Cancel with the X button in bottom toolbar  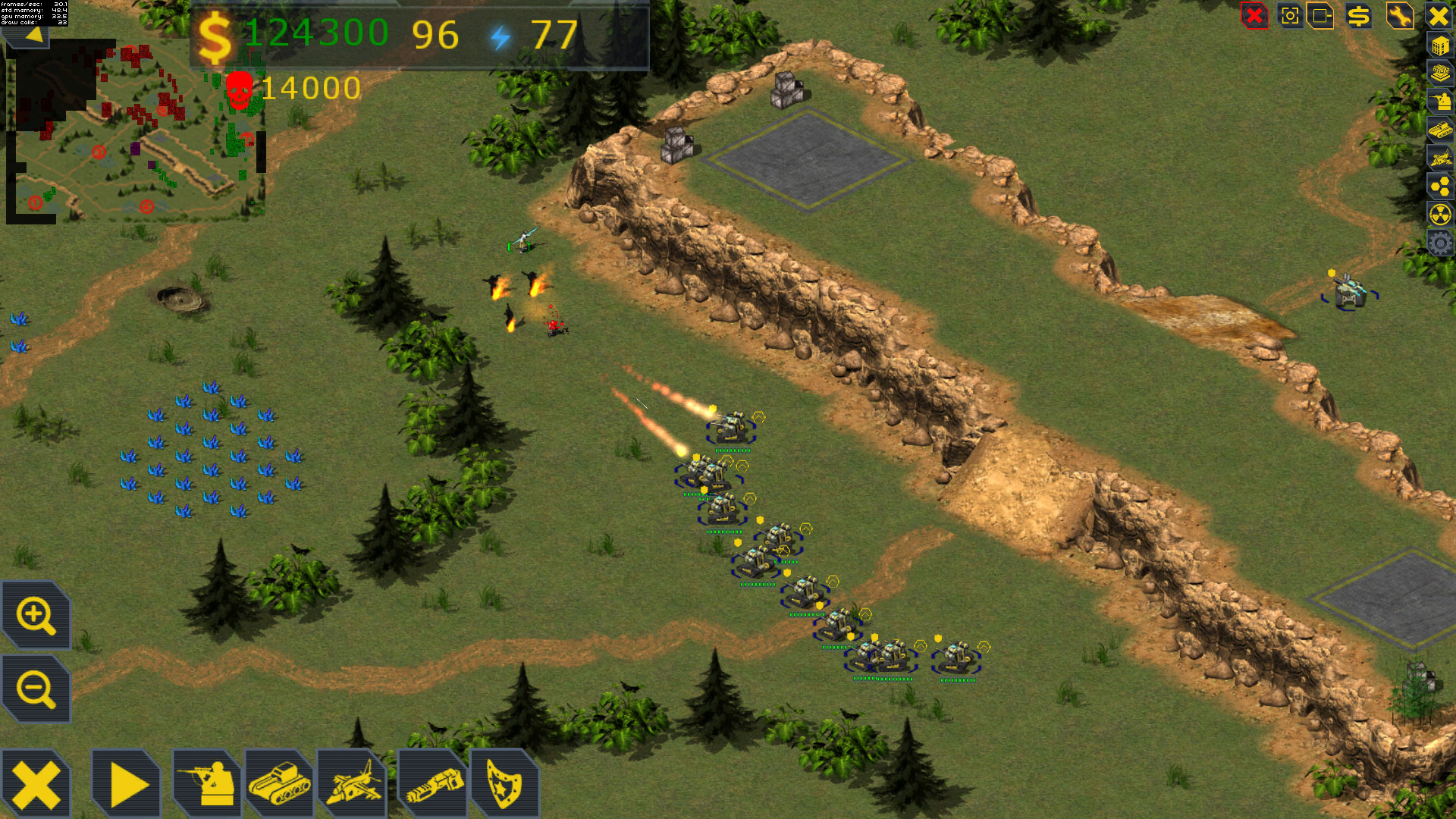(36, 781)
